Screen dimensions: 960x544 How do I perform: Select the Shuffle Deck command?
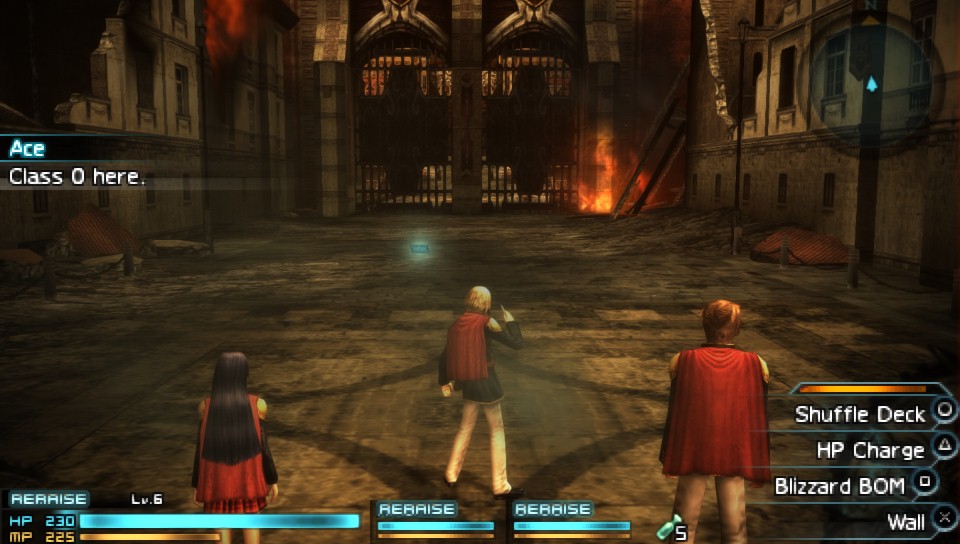(x=860, y=414)
